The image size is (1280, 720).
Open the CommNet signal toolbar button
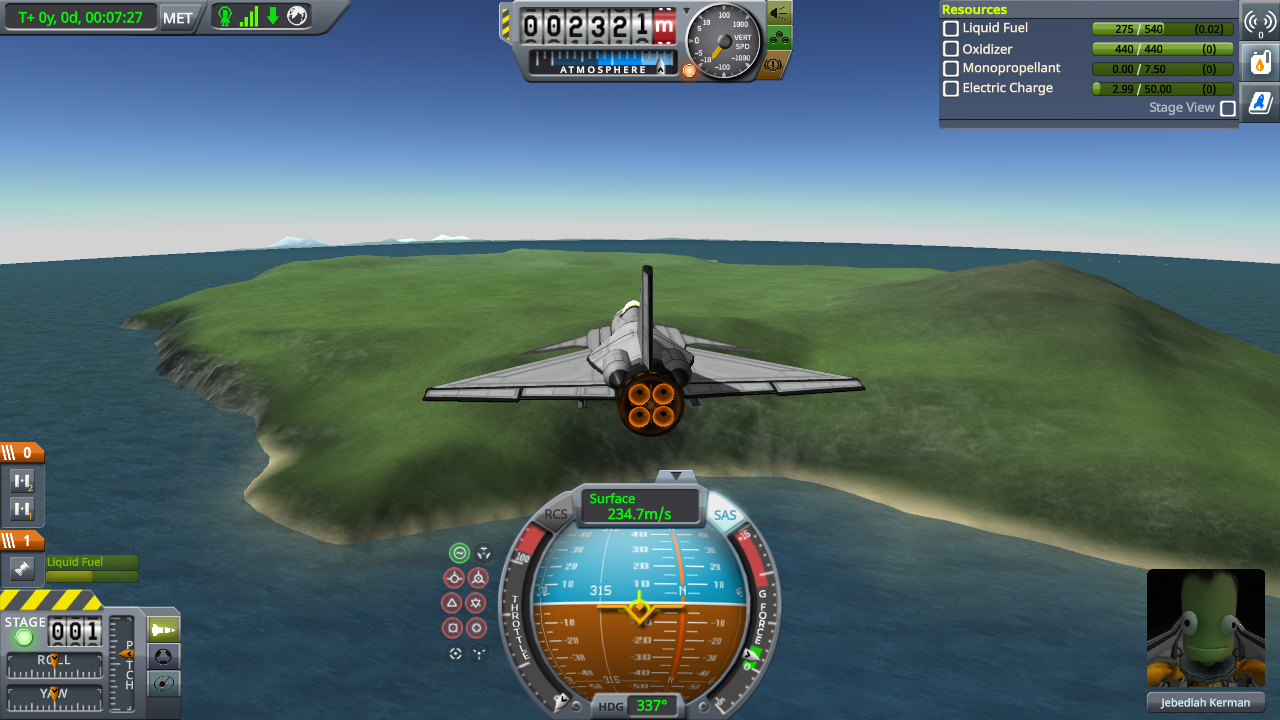[x=1259, y=22]
